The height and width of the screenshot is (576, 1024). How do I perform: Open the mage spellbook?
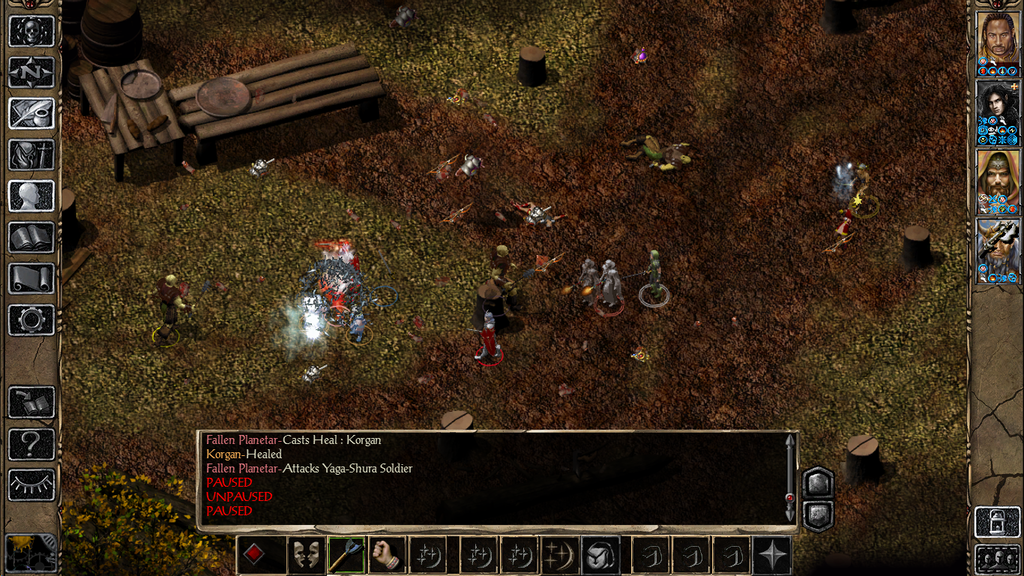coord(31,237)
